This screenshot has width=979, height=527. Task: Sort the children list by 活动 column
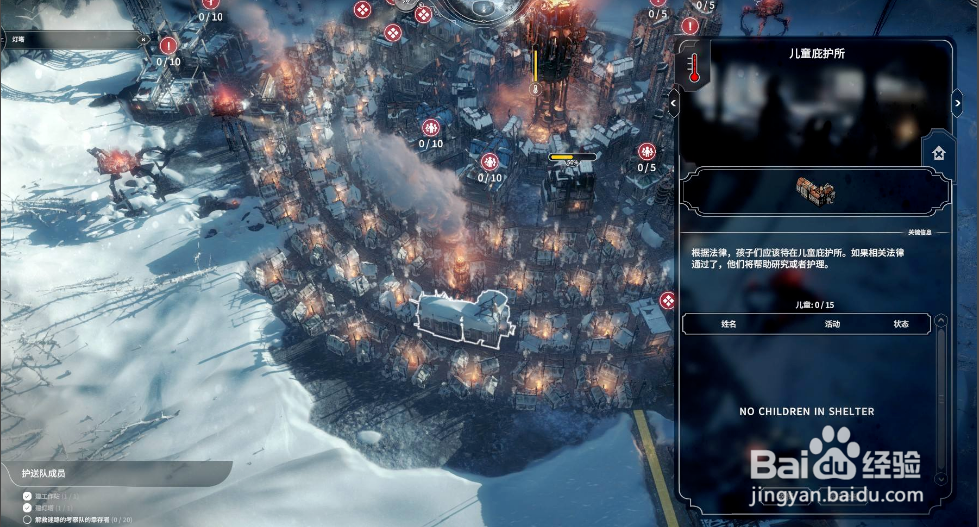pos(832,324)
